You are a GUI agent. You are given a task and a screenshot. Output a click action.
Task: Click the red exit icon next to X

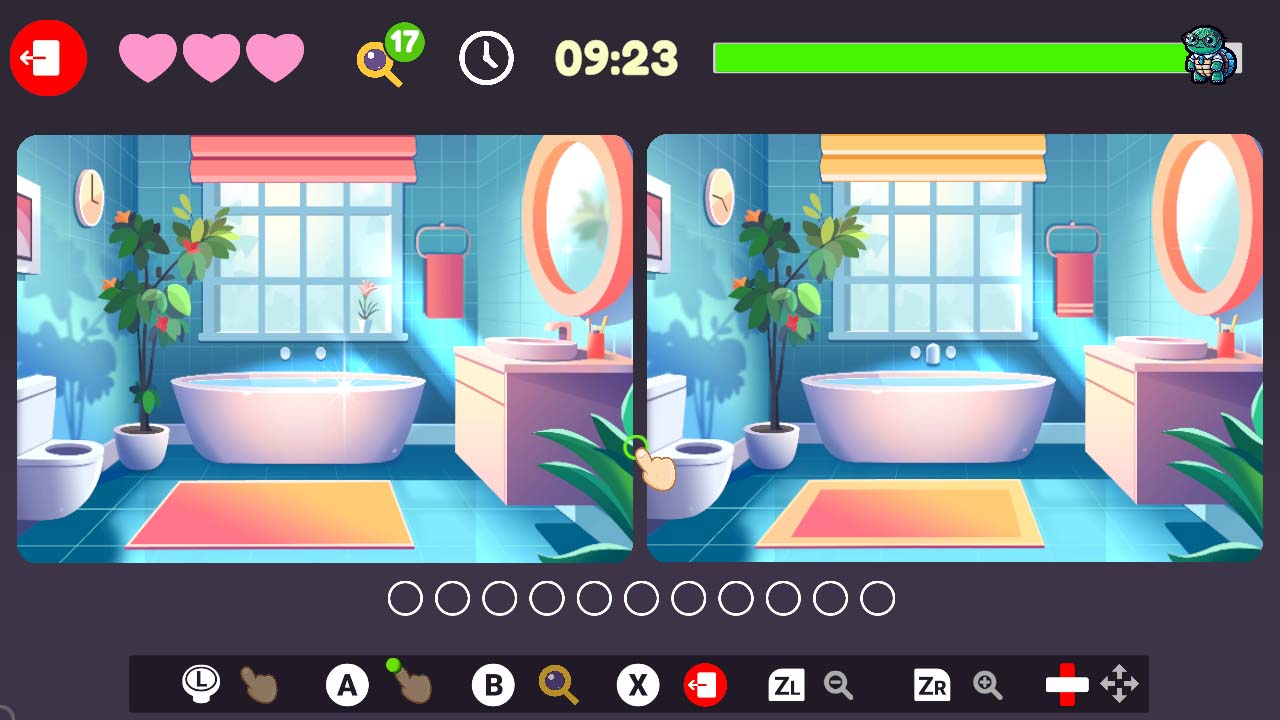(705, 684)
